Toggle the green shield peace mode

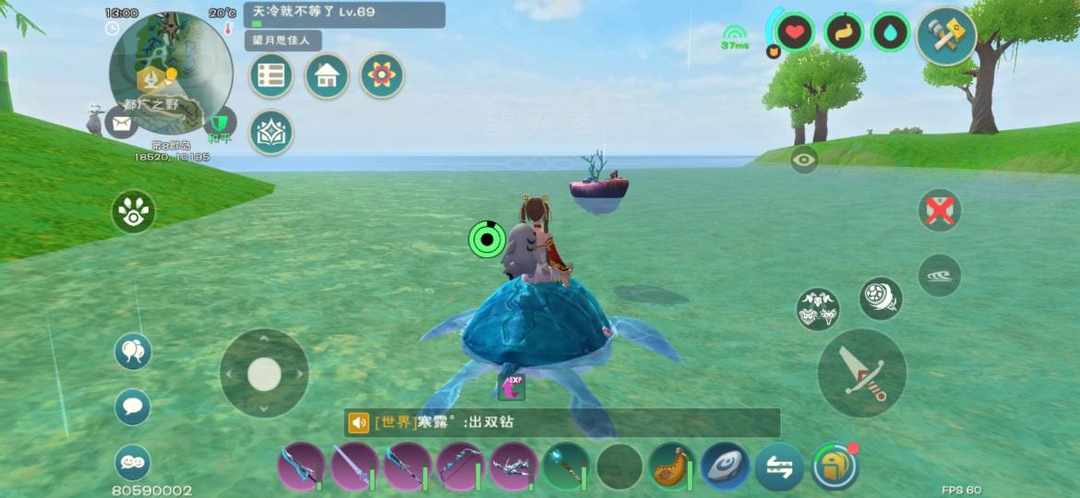tap(219, 123)
